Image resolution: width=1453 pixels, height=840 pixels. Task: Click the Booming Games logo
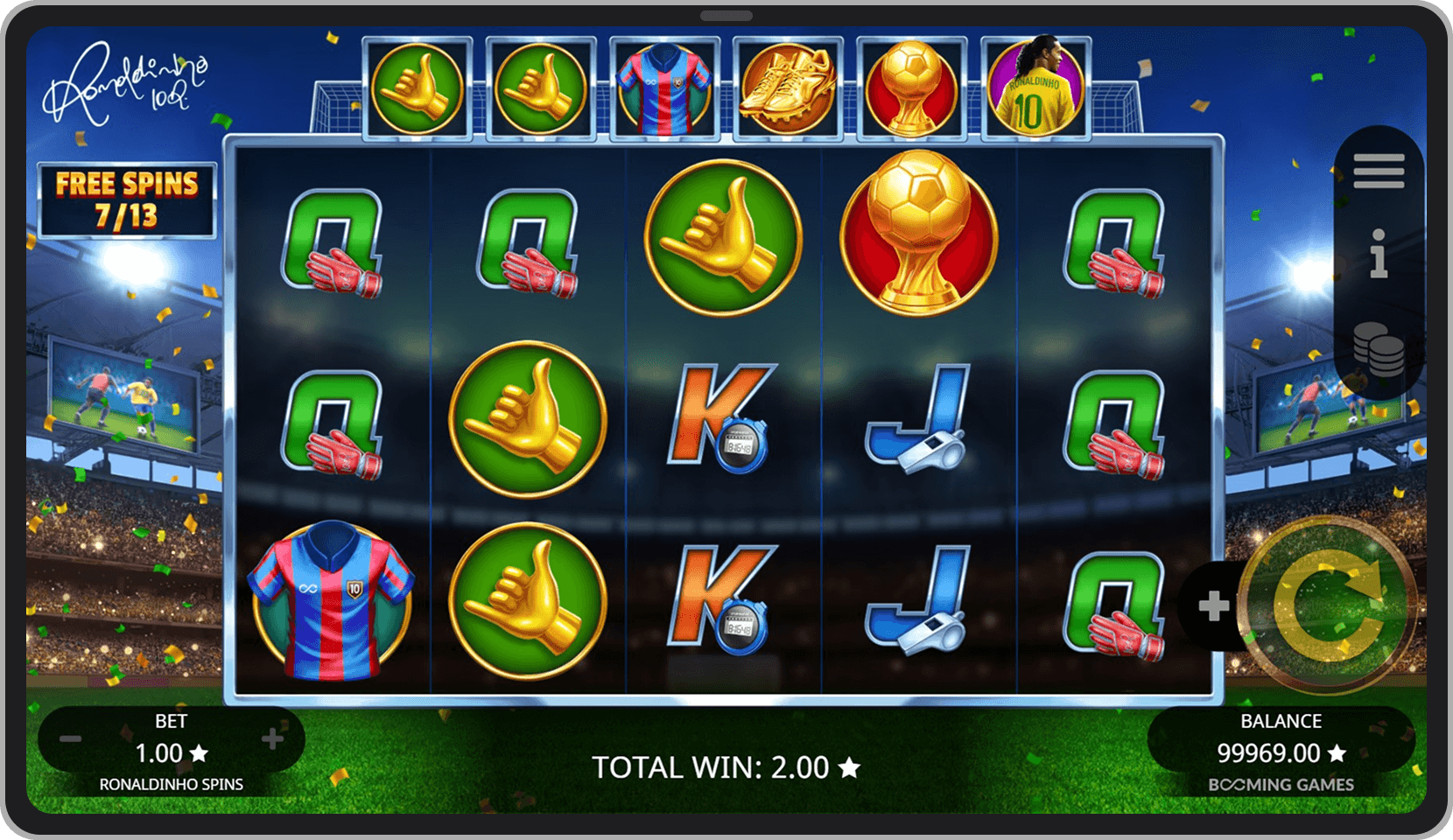[x=1283, y=785]
